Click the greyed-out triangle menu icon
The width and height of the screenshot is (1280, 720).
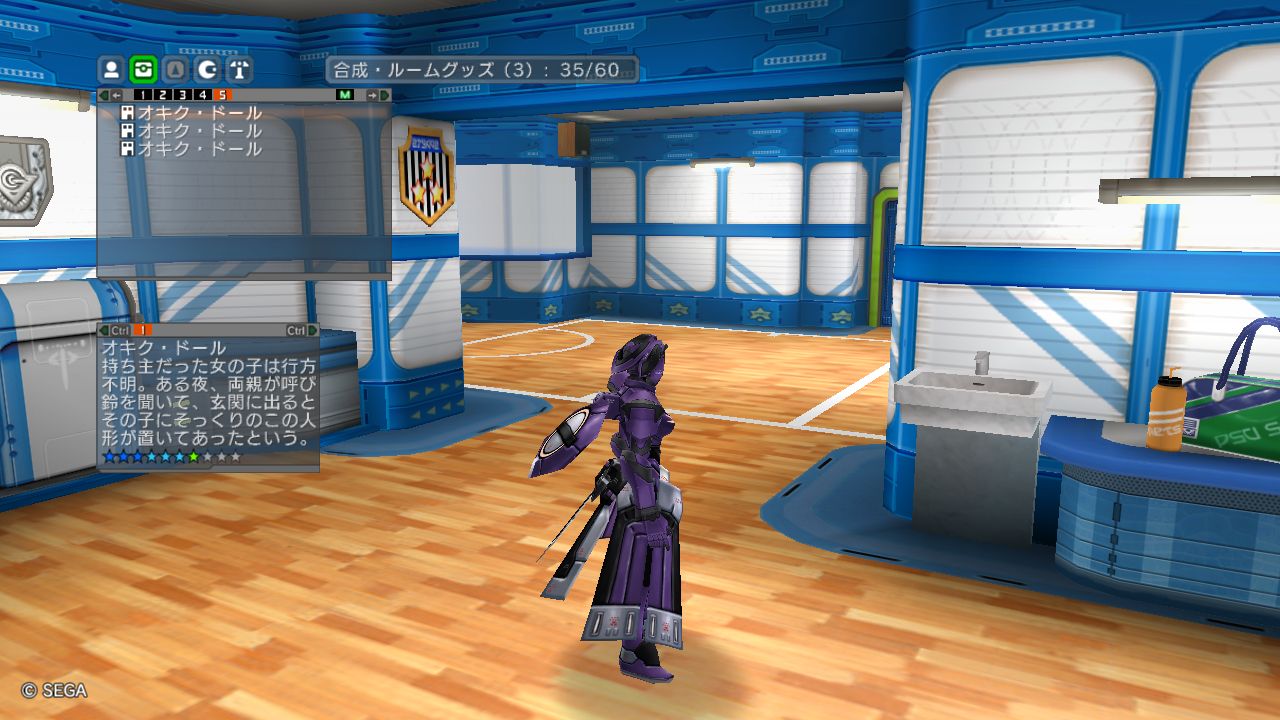(176, 70)
